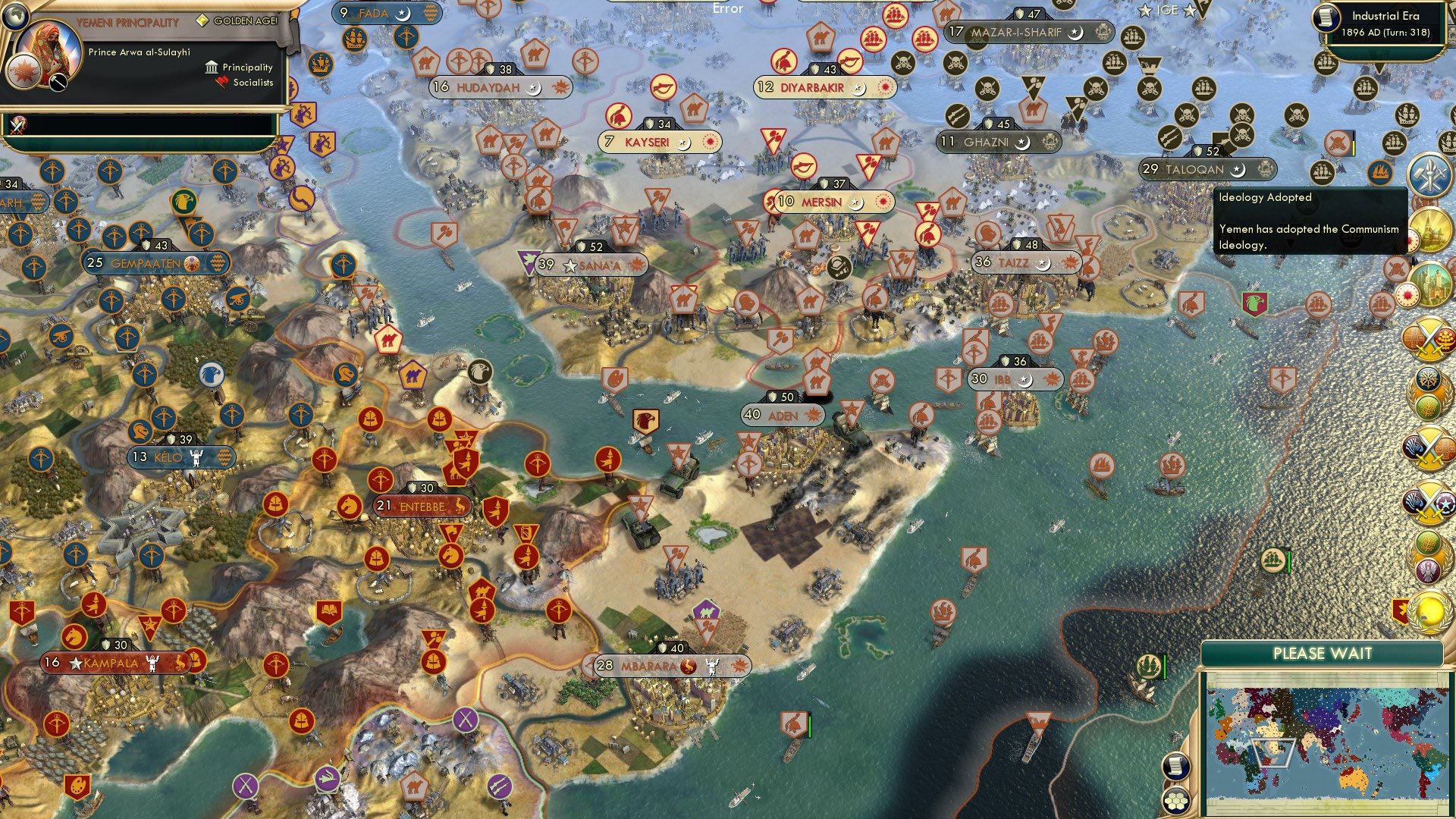Select the Sana'a capital city banner
The height and width of the screenshot is (819, 1456).
[590, 265]
